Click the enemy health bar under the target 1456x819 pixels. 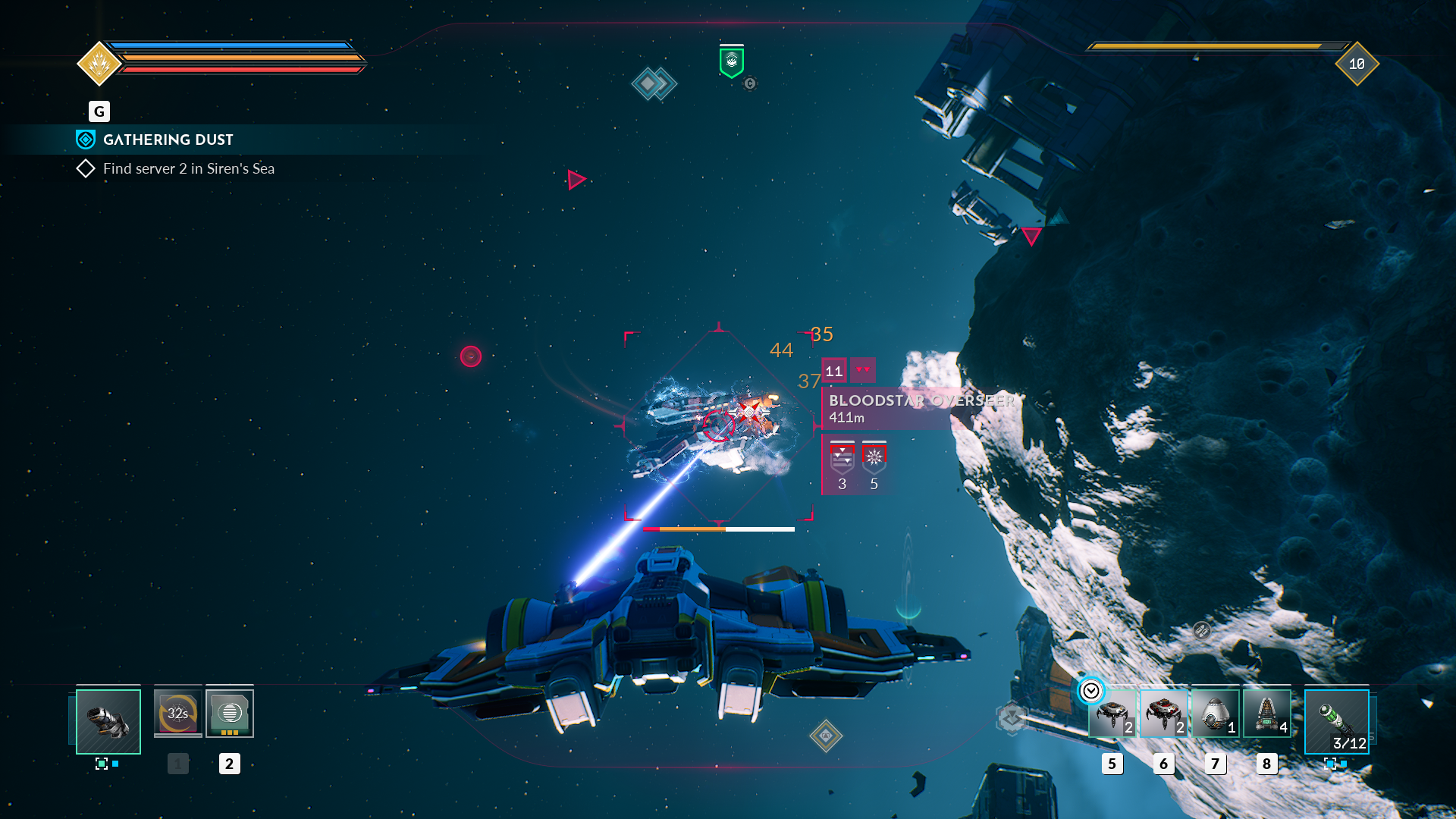point(719,529)
